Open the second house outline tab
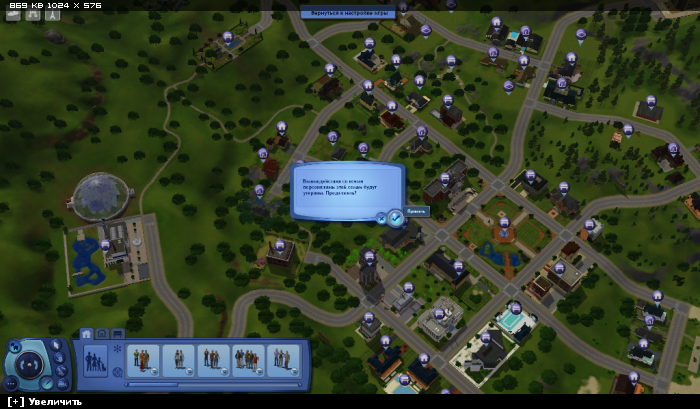 tap(102, 334)
